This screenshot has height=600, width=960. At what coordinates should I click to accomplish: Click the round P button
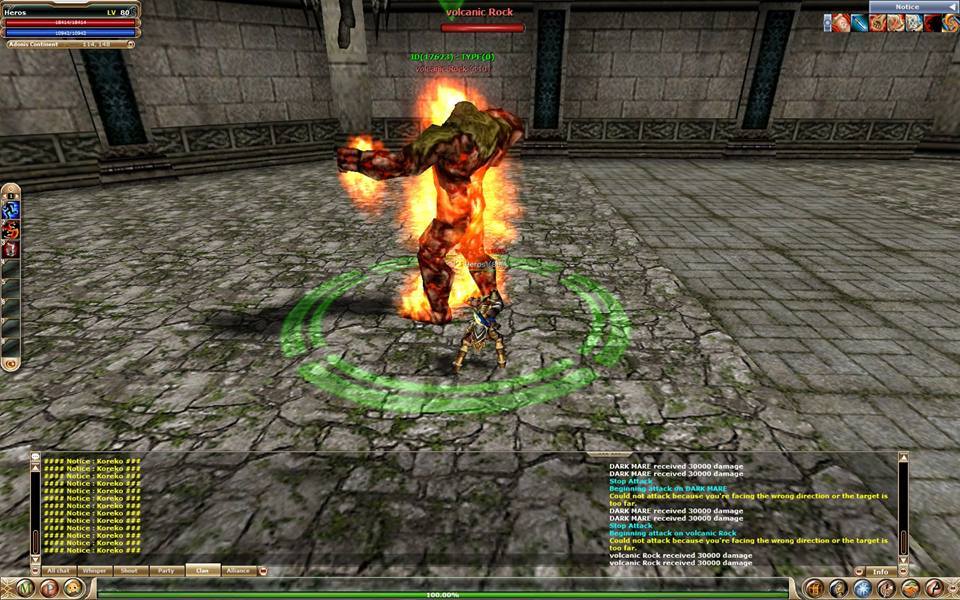pos(48,588)
